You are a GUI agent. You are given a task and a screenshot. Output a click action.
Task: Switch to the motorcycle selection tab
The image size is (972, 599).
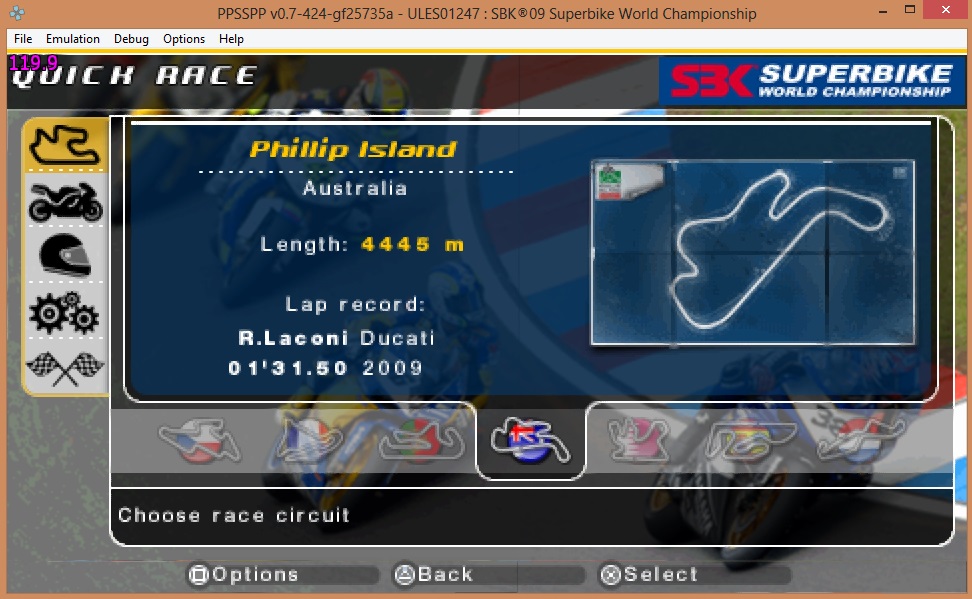[x=64, y=201]
